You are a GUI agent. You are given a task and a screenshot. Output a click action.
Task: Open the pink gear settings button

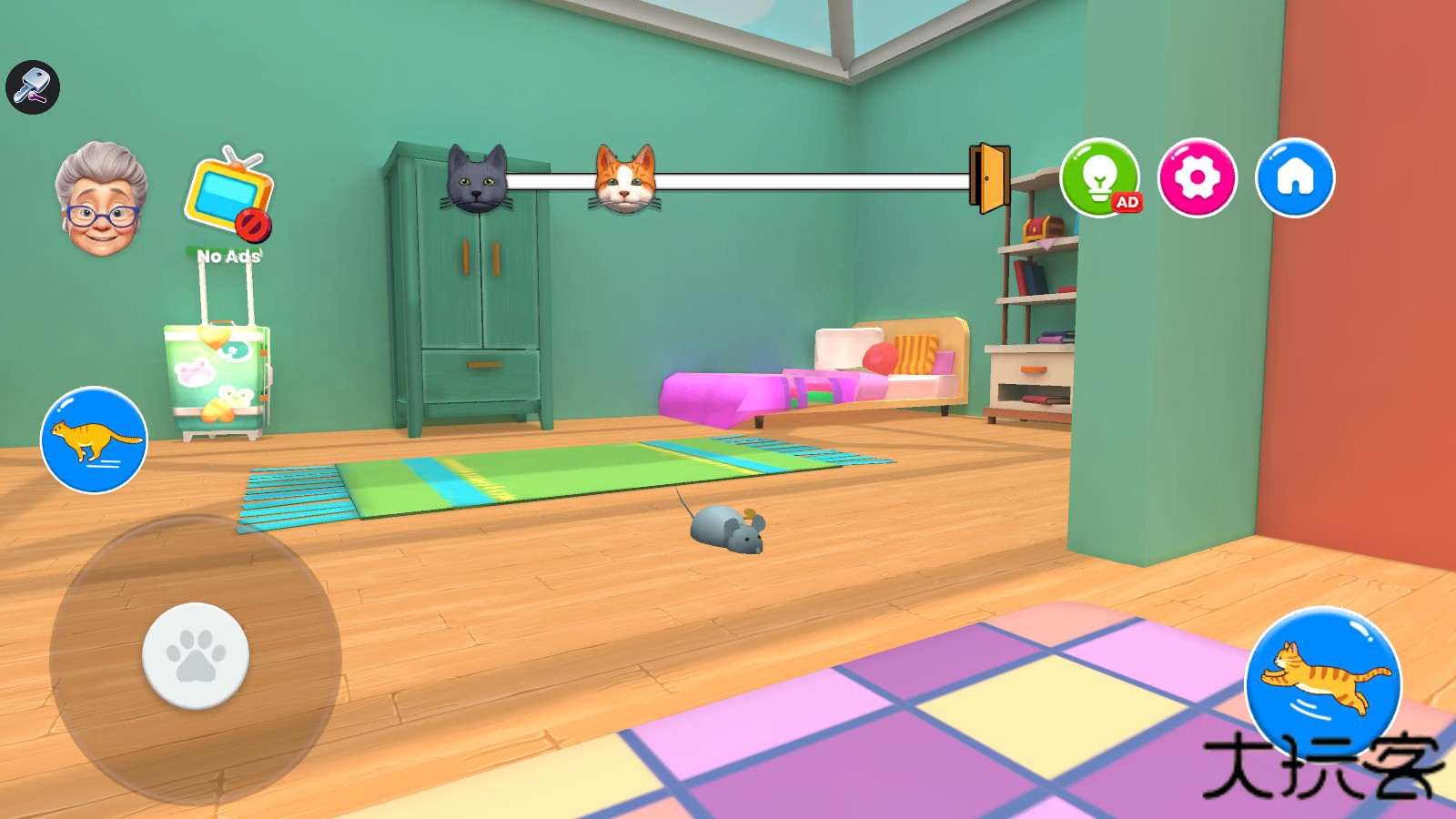click(x=1197, y=177)
